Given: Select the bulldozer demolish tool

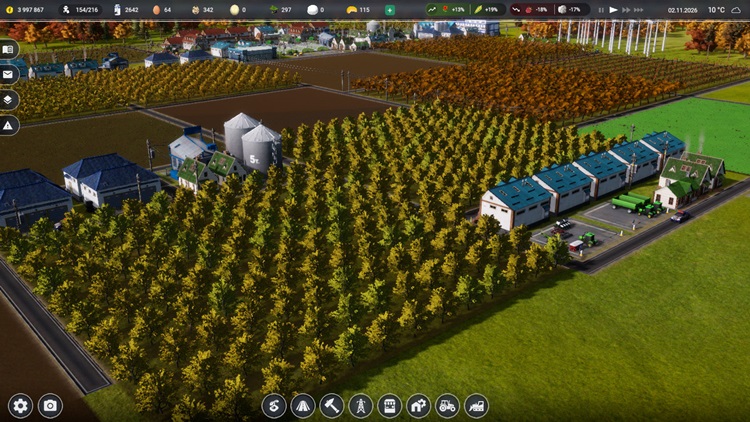Looking at the screenshot, I should point(476,405).
